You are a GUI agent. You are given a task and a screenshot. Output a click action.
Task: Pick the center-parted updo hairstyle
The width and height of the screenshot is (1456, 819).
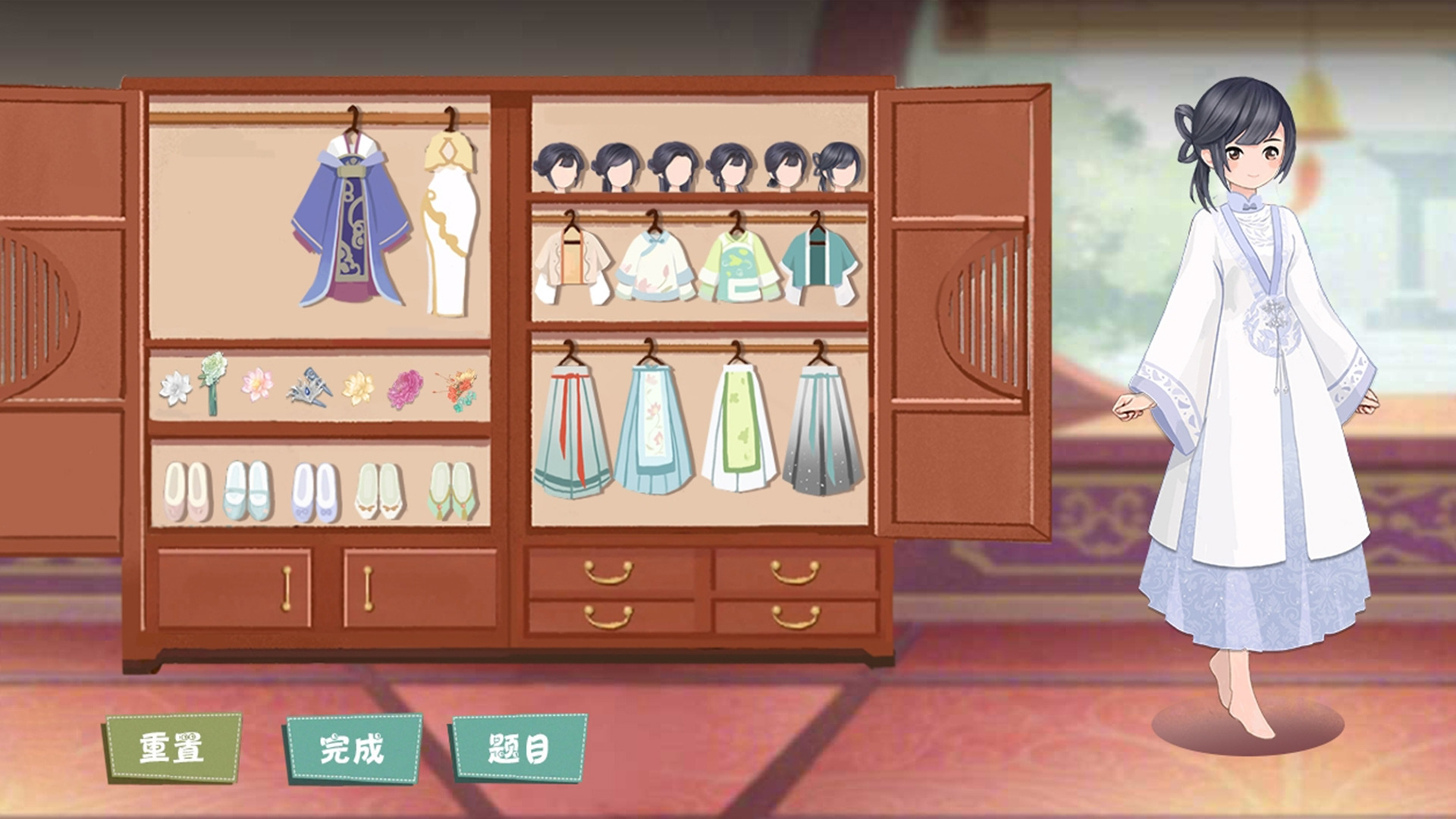pyautogui.click(x=675, y=163)
